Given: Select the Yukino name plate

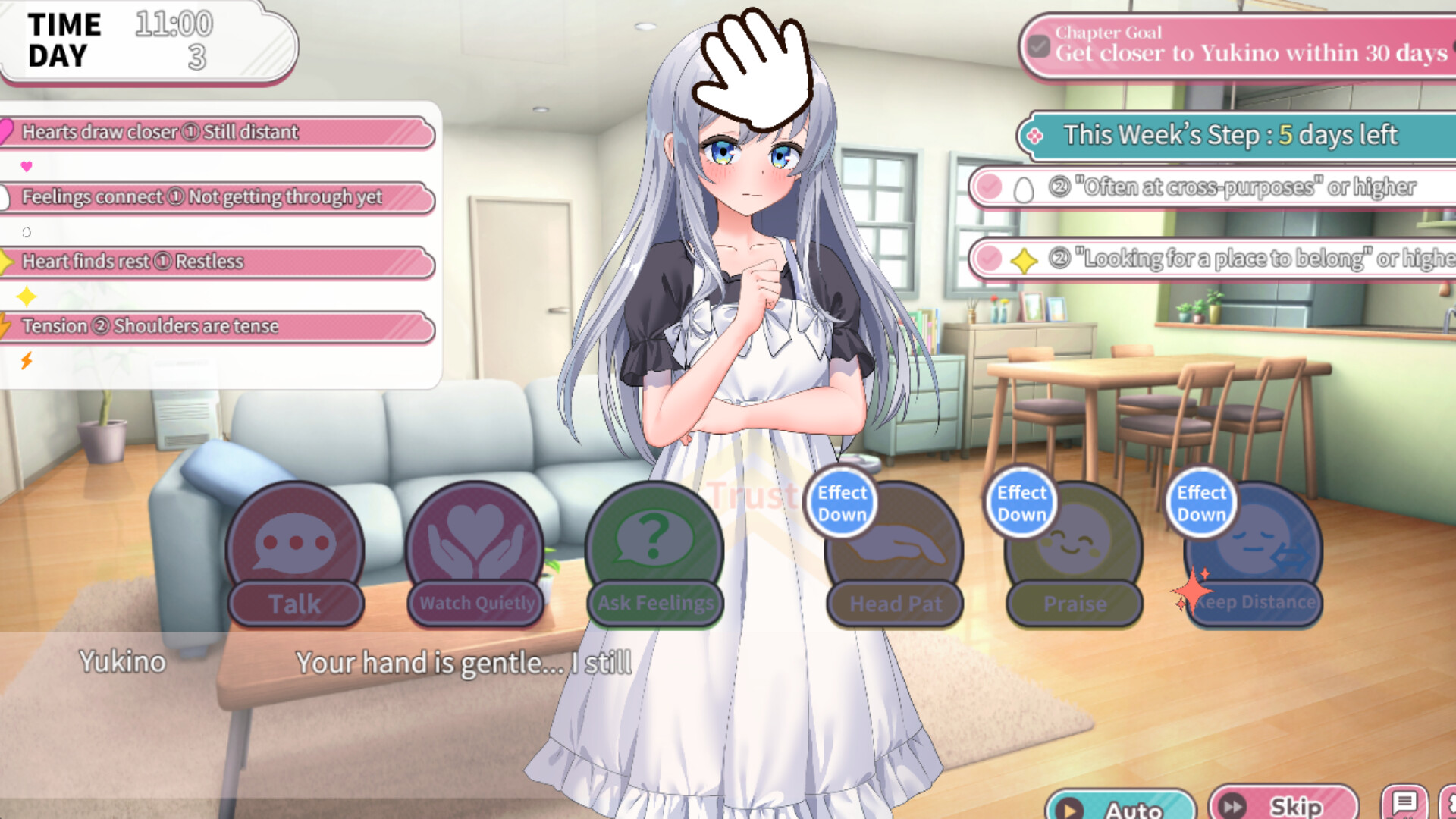Looking at the screenshot, I should coord(123,662).
